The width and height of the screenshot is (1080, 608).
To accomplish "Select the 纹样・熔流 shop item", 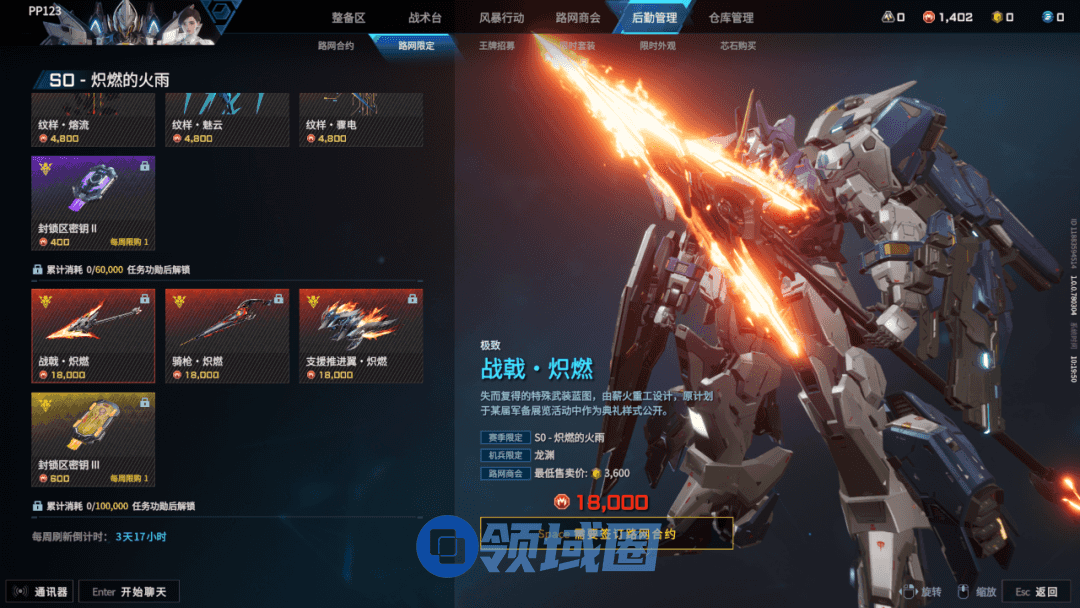I will [93, 121].
